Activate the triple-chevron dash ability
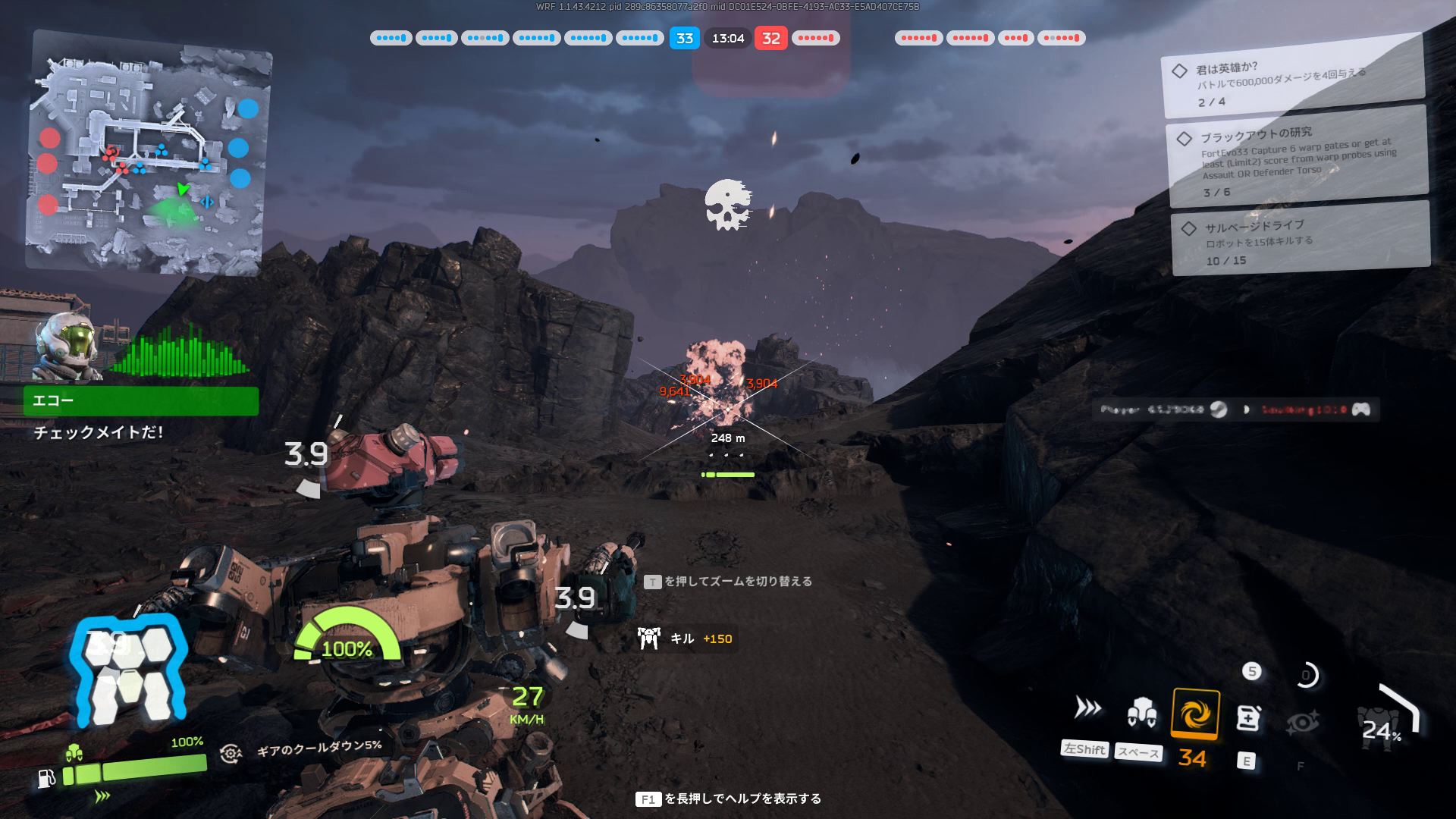This screenshot has width=1456, height=819. point(1088,708)
